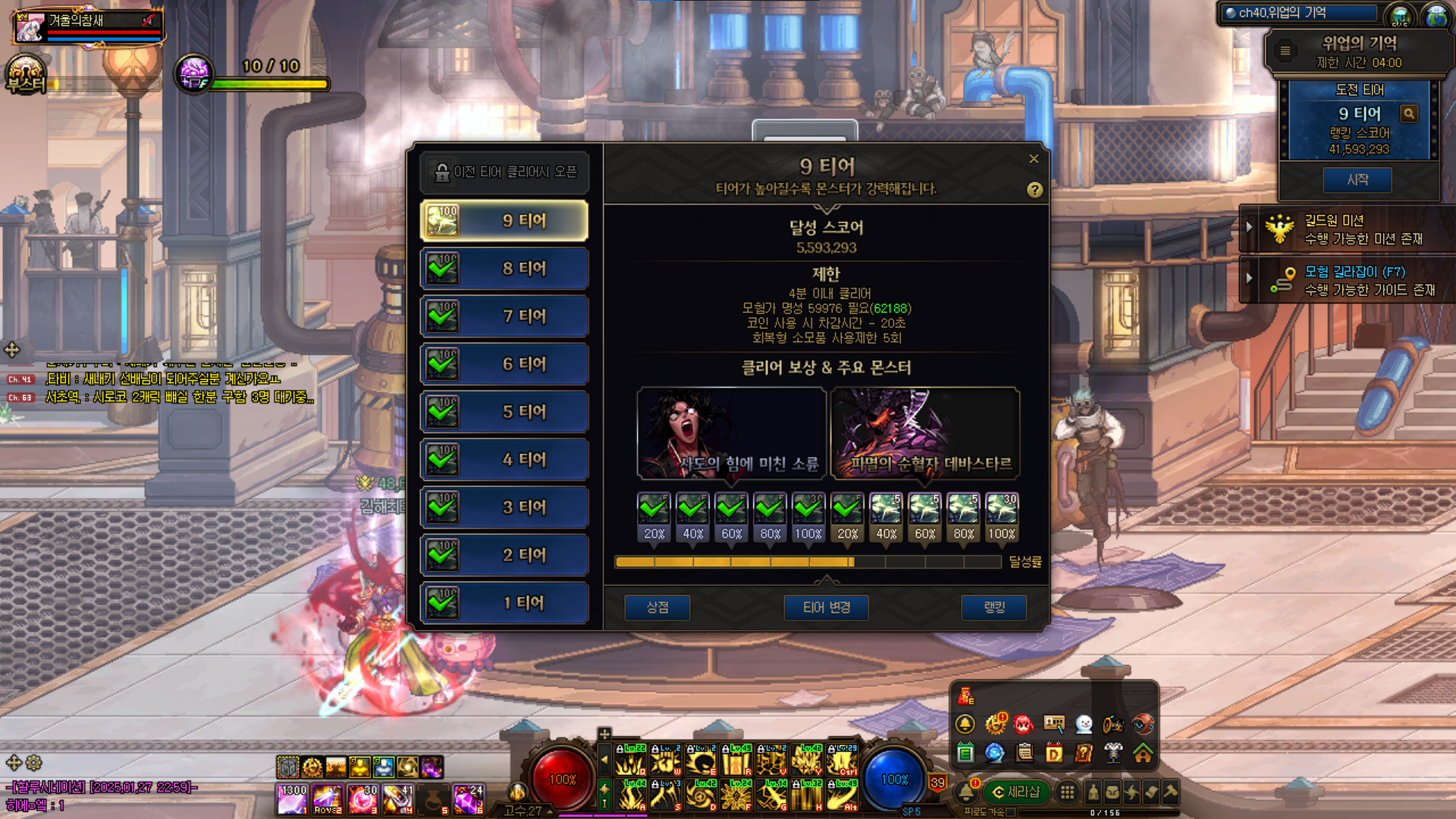This screenshot has height=819, width=1456.
Task: Open the 랭킹 ranking button
Action: pyautogui.click(x=993, y=607)
